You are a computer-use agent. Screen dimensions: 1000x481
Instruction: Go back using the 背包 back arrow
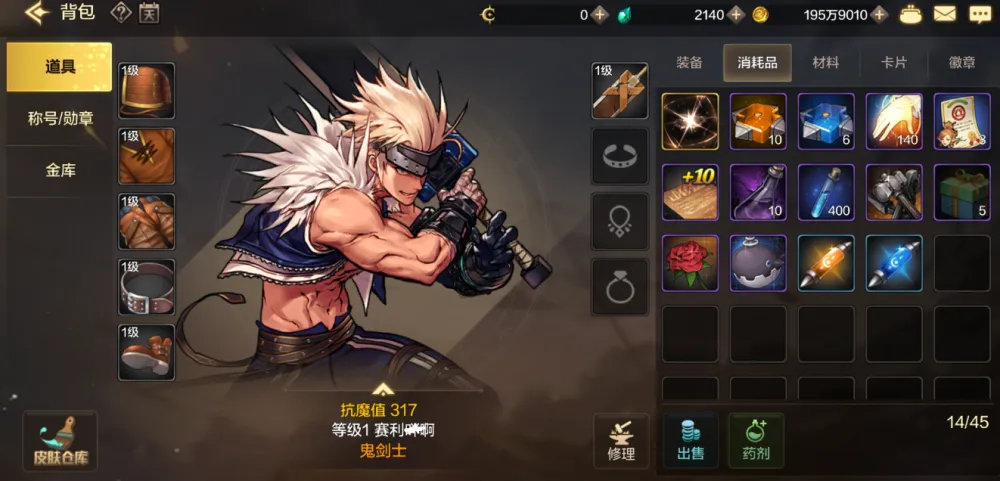38,14
